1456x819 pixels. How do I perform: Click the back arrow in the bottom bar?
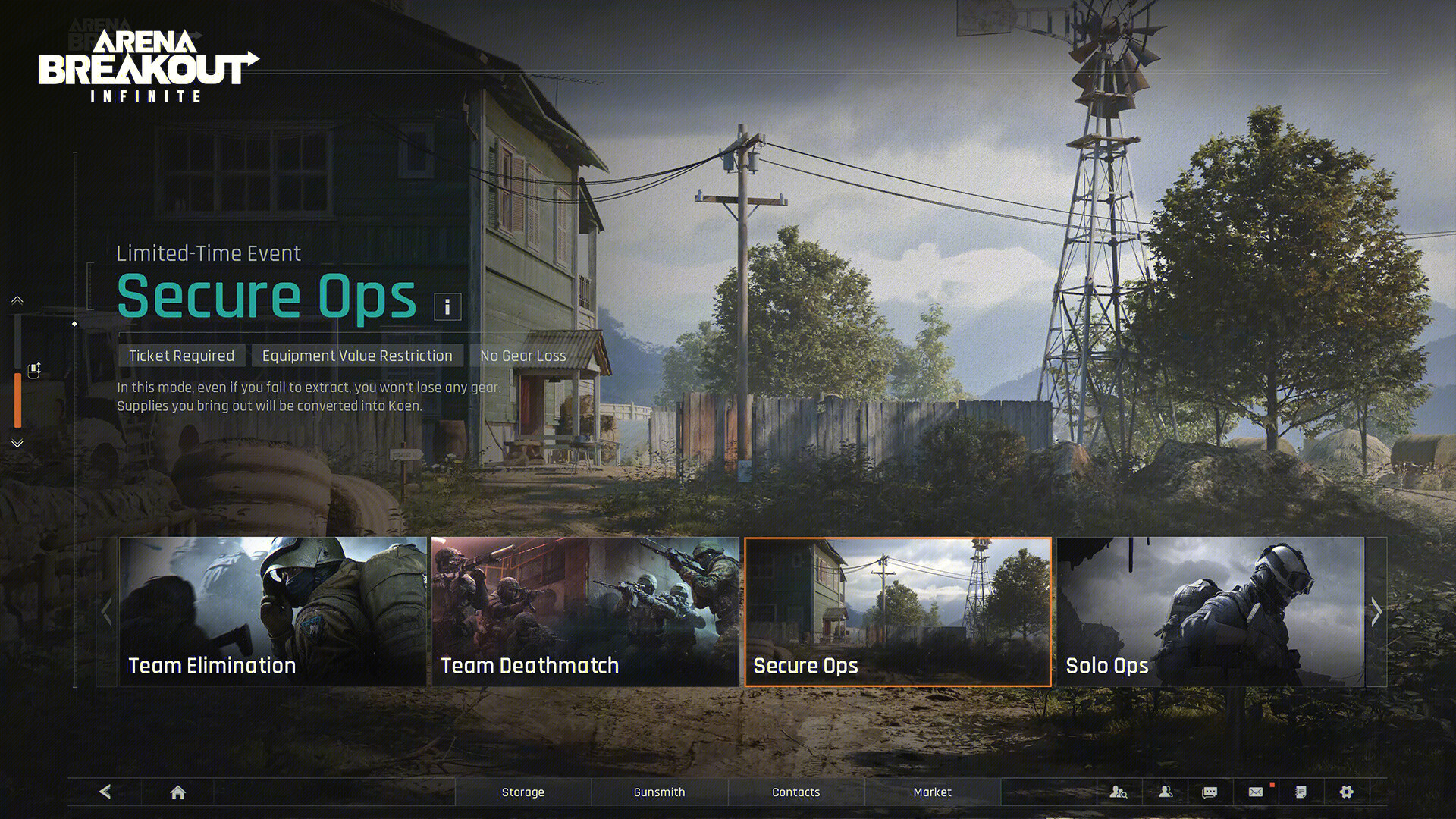tap(105, 792)
